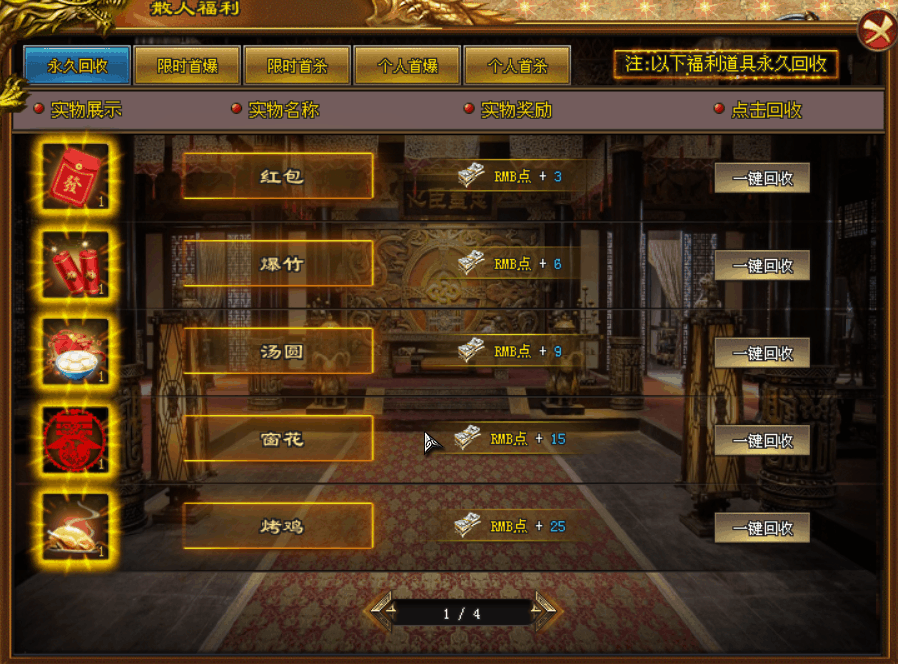Viewport: 898px width, 664px height.
Task: Click 一键回收 for the 爆竹 row
Action: pyautogui.click(x=762, y=266)
